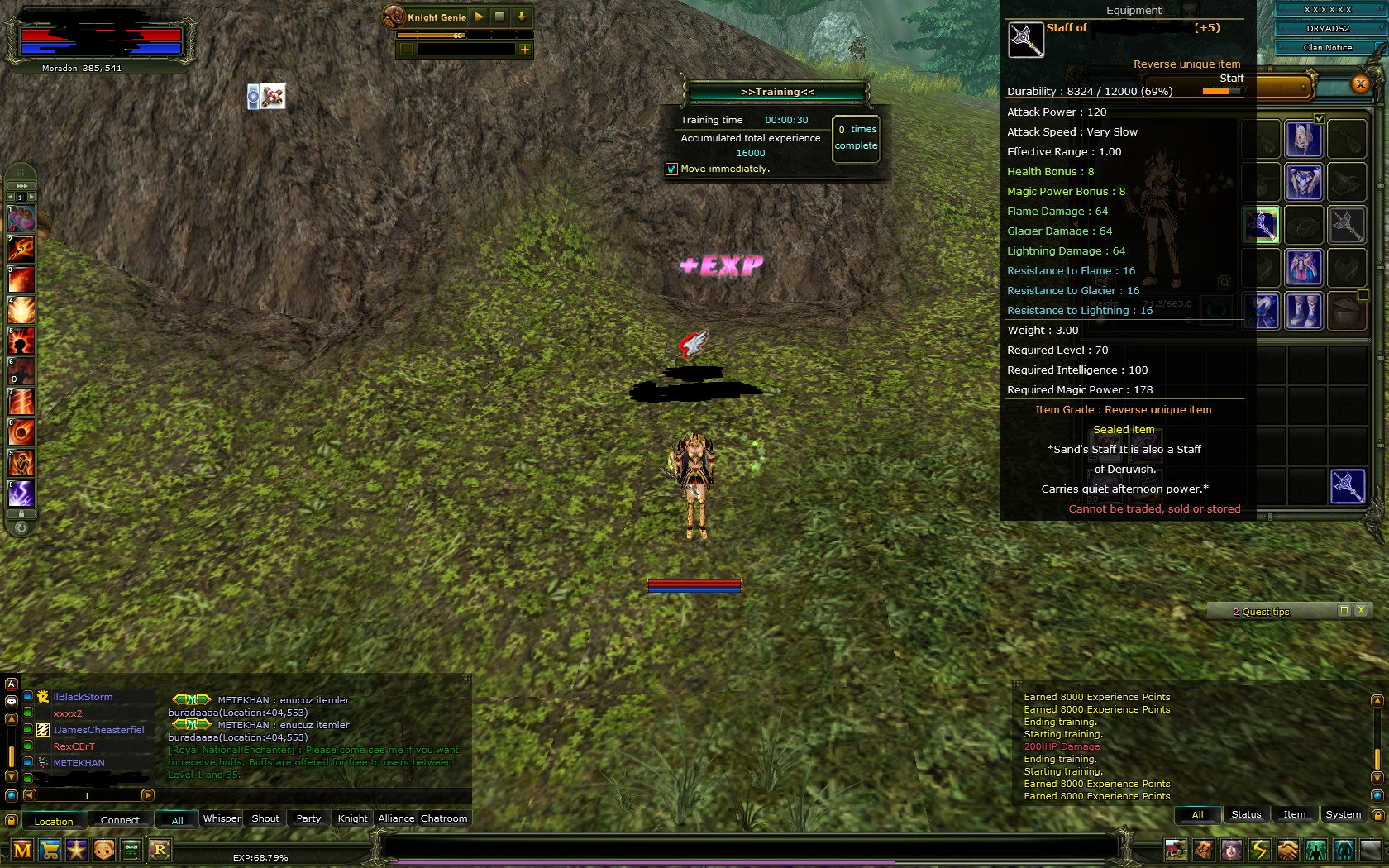Screen dimensions: 1389x868
Task: Click the Clan menu icon
Action: tap(131, 850)
